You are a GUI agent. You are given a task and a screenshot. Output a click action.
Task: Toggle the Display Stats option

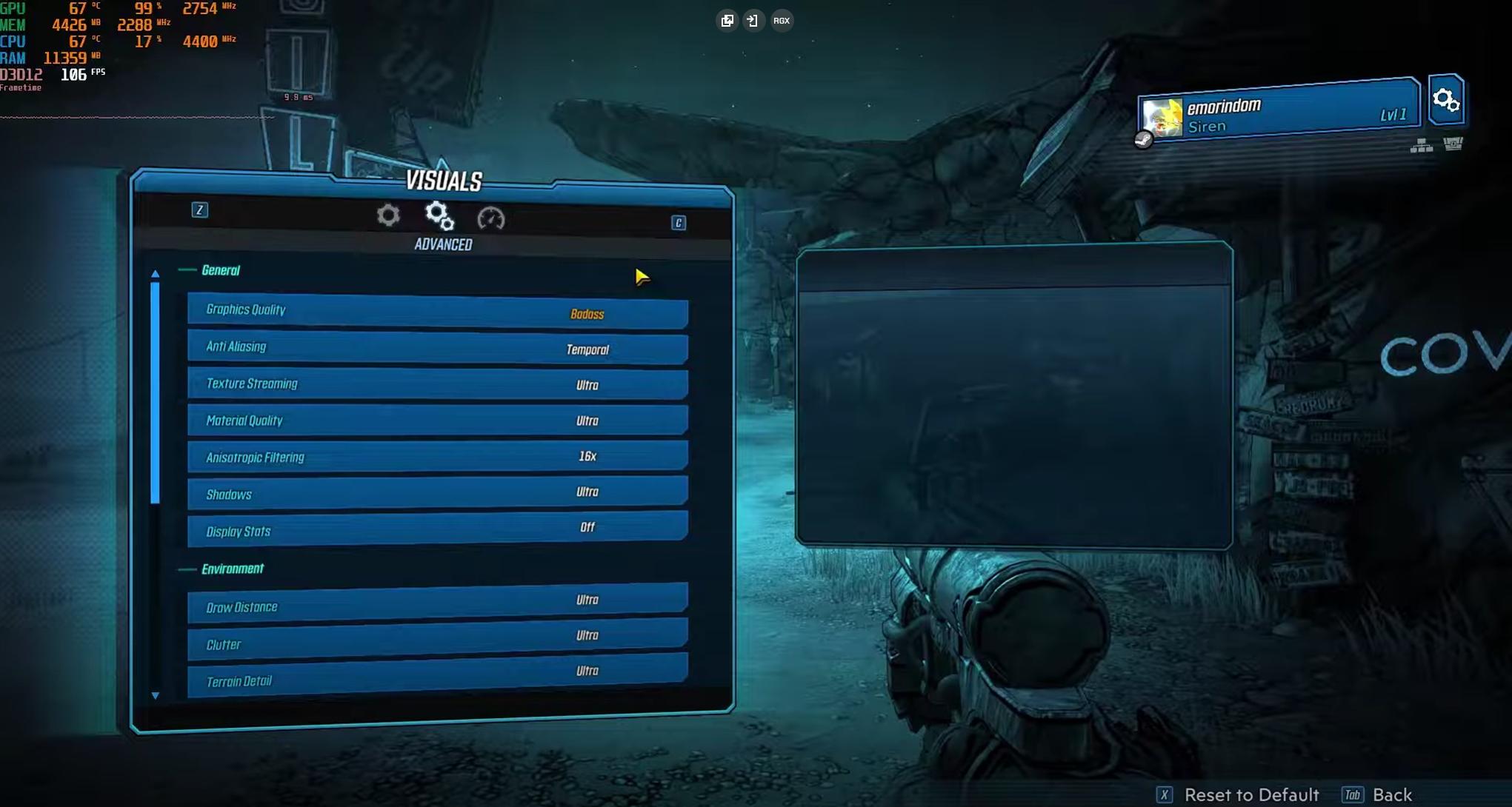pos(437,529)
